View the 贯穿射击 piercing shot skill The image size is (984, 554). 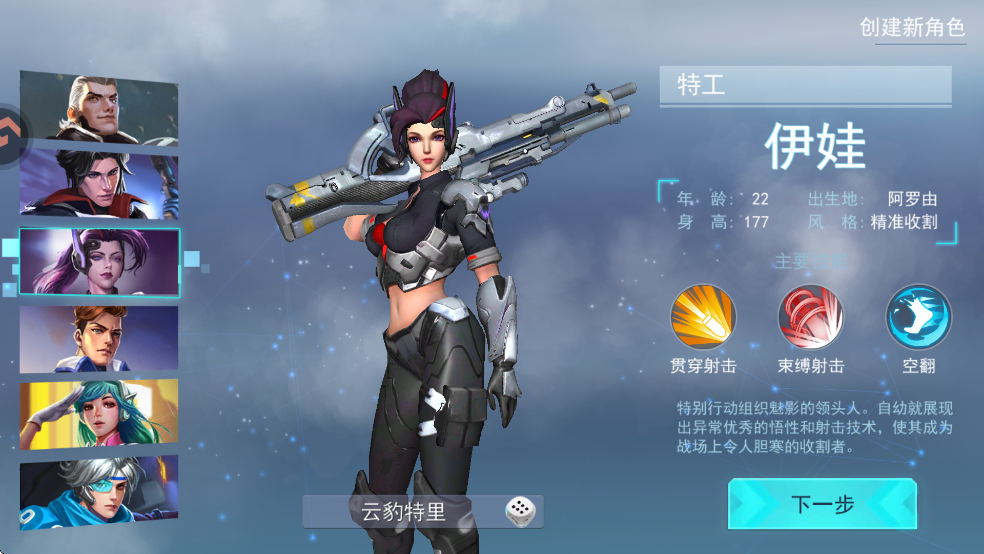[x=703, y=318]
